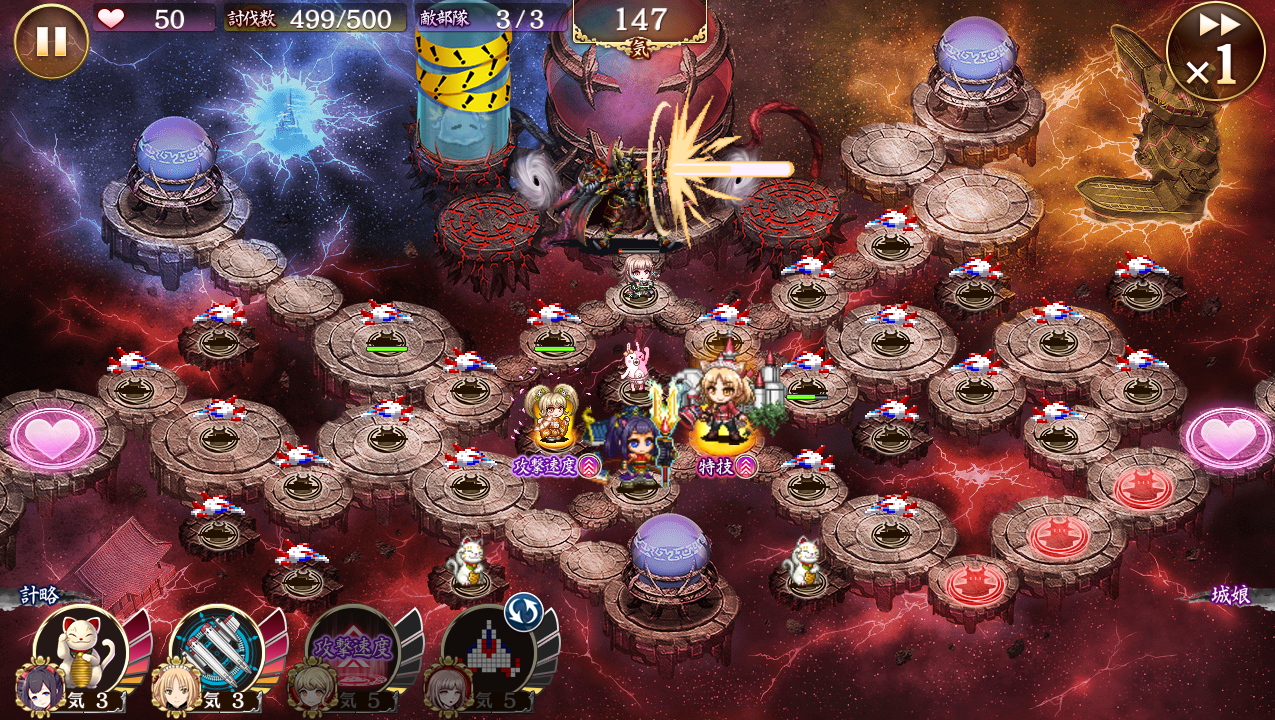This screenshot has width=1275, height=720.
Task: Open the 計略 stratagem panel label
Action: pyautogui.click(x=42, y=595)
